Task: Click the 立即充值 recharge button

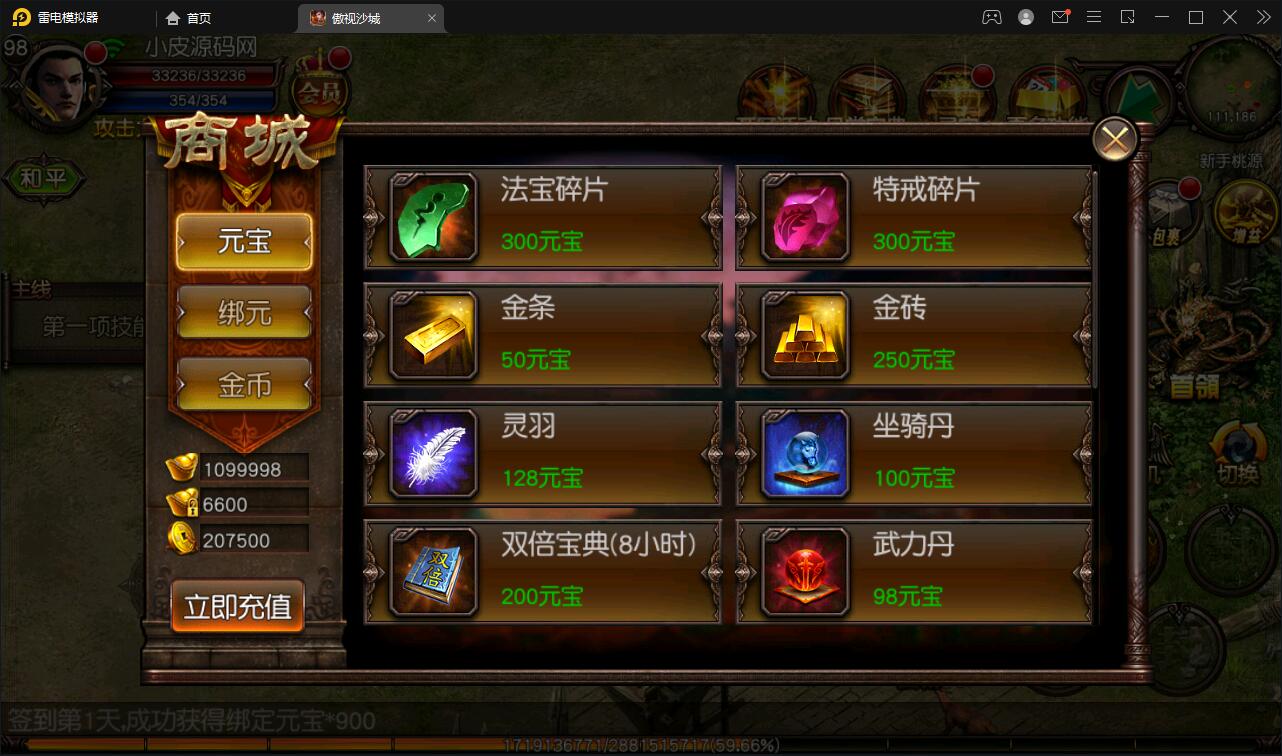Action: pyautogui.click(x=237, y=606)
